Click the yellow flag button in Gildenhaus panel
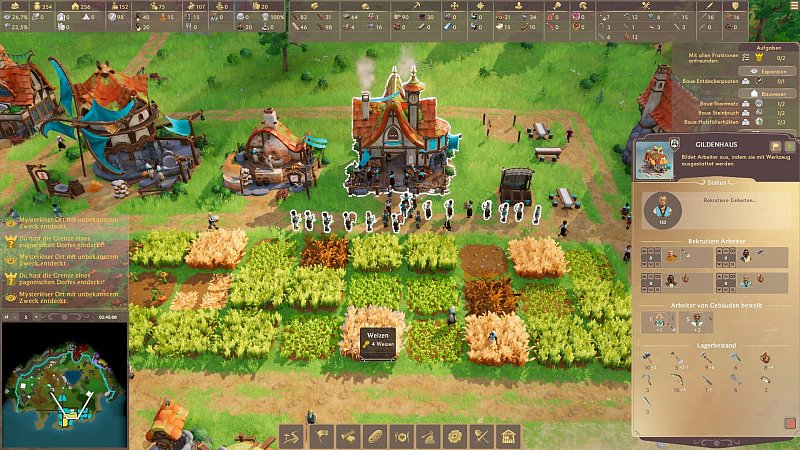Viewport: 800px width, 450px height. pos(775,147)
